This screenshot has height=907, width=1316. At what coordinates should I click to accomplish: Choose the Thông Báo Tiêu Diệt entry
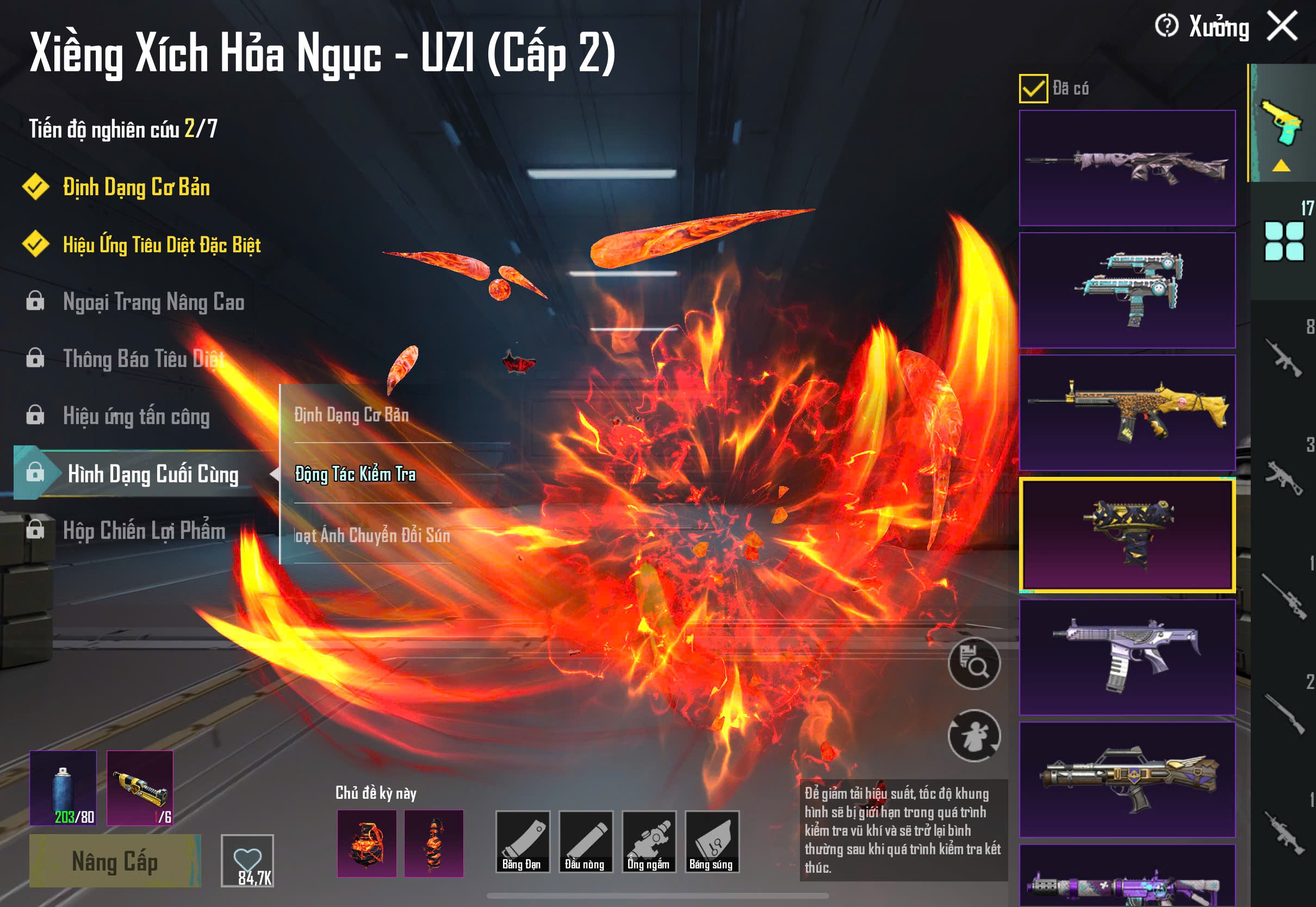pyautogui.click(x=143, y=358)
